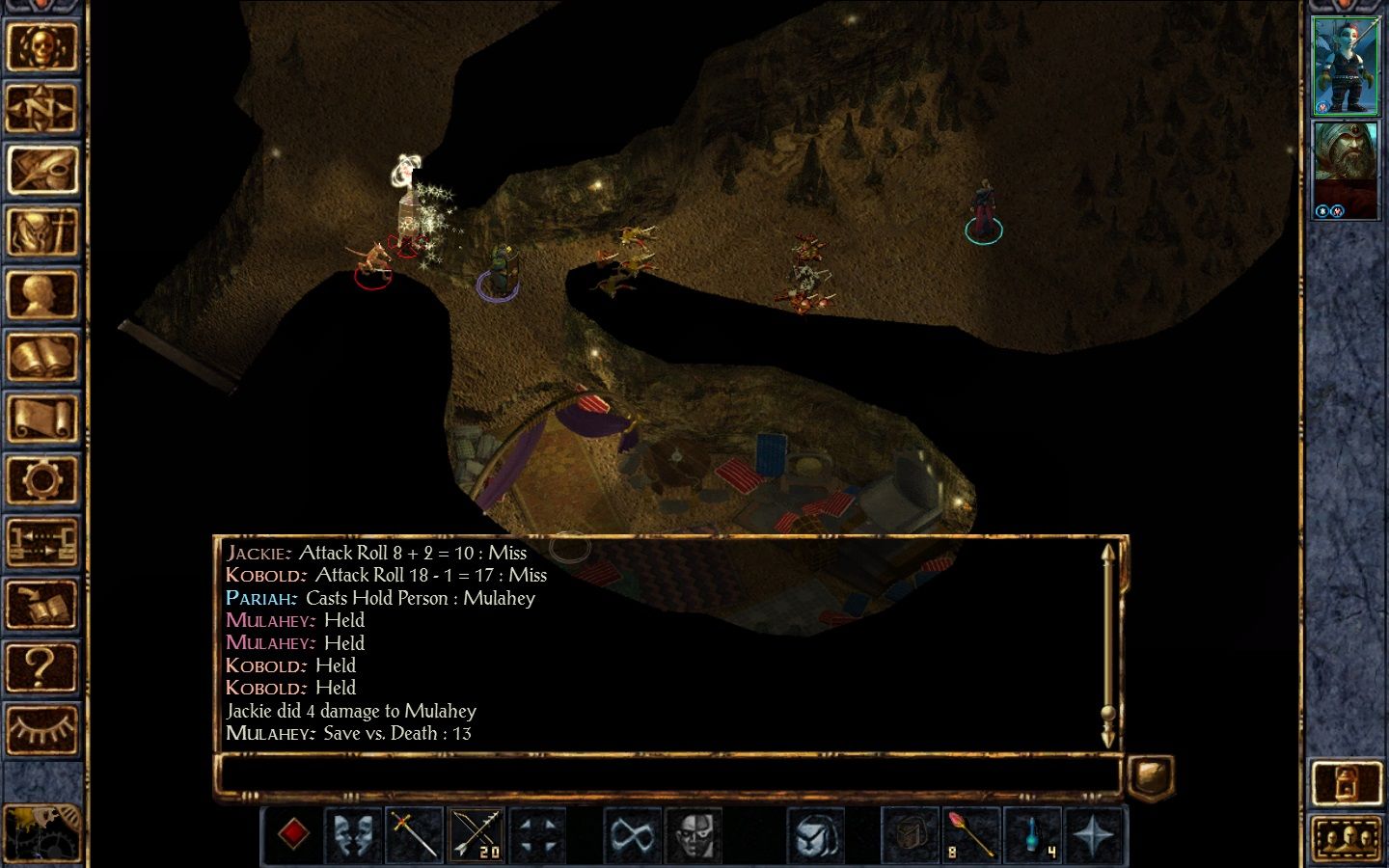Open the area map with the compass button
Viewport: 1389px width, 868px height.
tap(41, 108)
